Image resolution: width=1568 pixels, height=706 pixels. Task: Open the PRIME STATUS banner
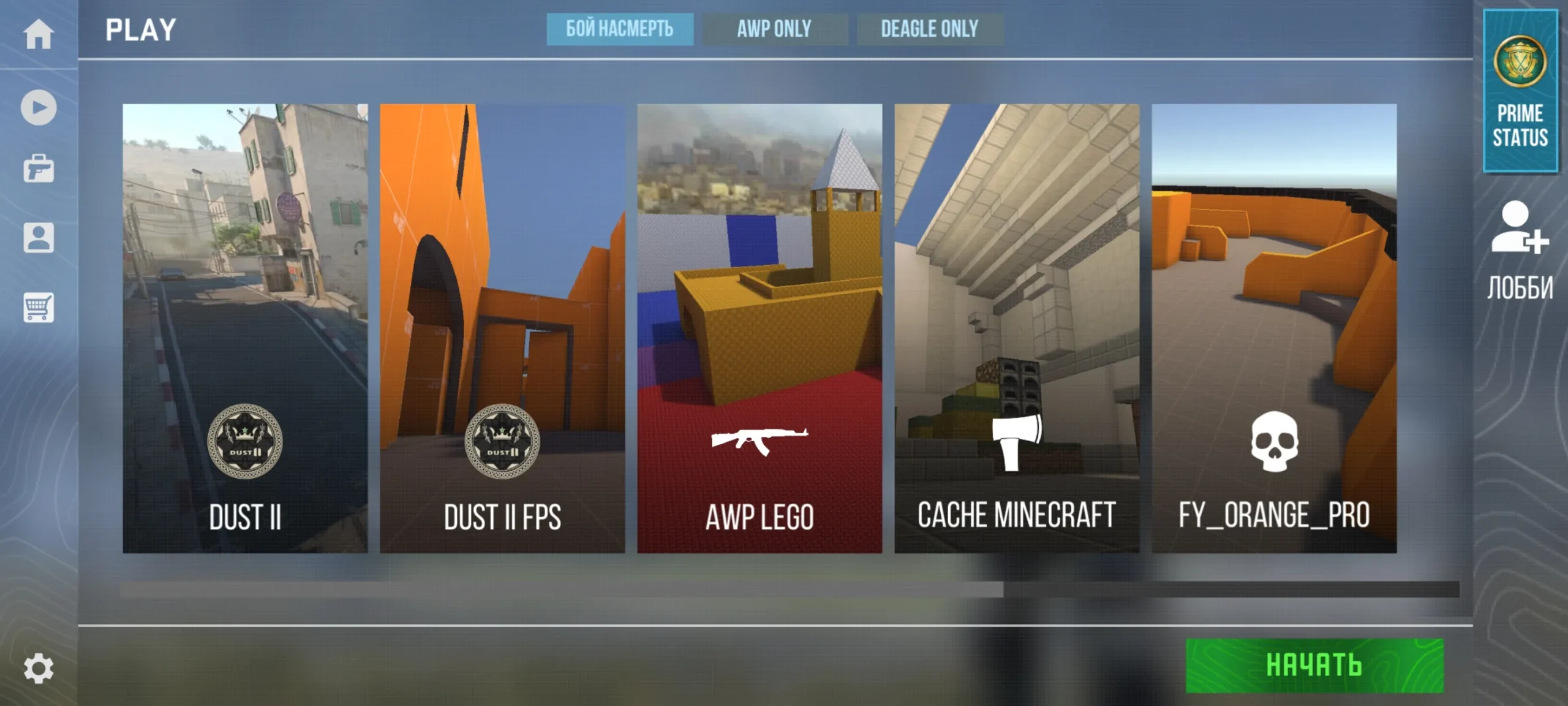tap(1520, 91)
